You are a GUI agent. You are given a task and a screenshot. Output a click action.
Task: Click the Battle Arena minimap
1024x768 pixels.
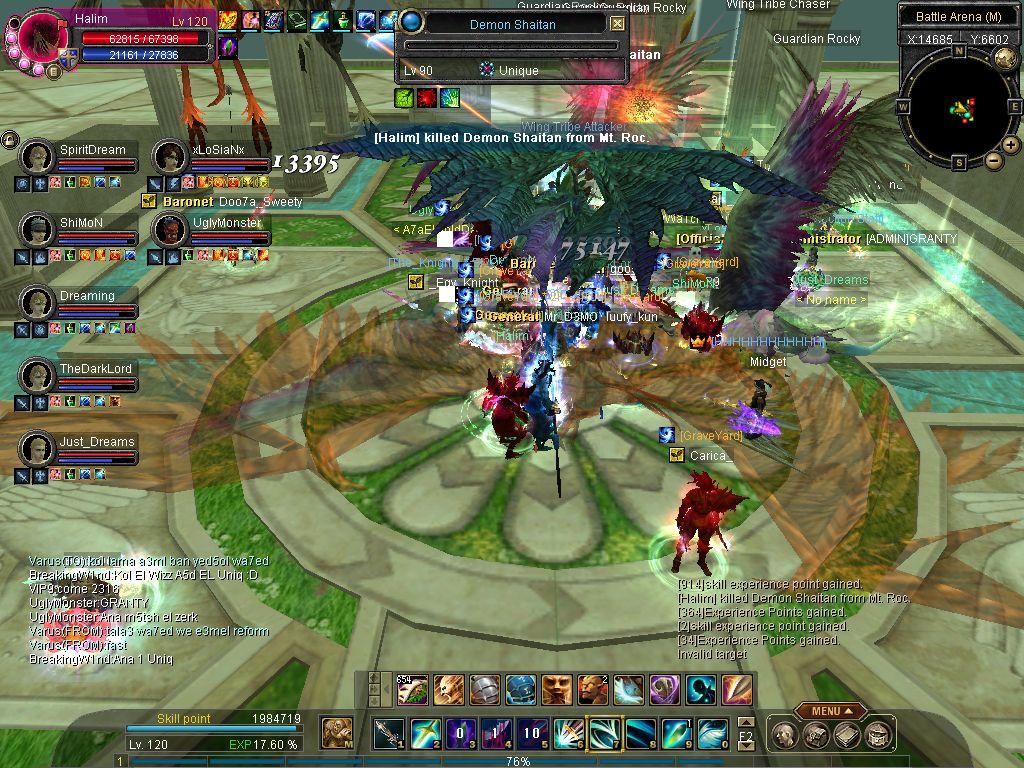pyautogui.click(x=959, y=106)
